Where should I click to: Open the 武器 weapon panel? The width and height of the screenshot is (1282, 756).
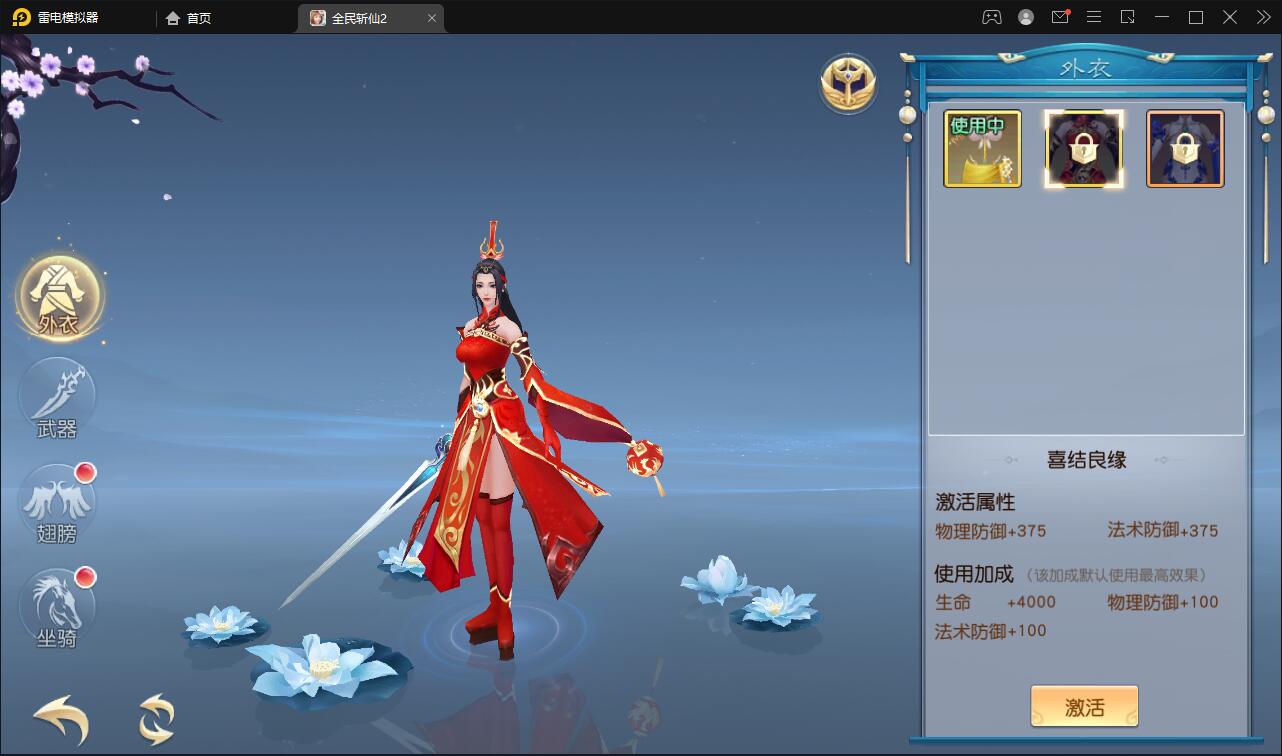59,399
